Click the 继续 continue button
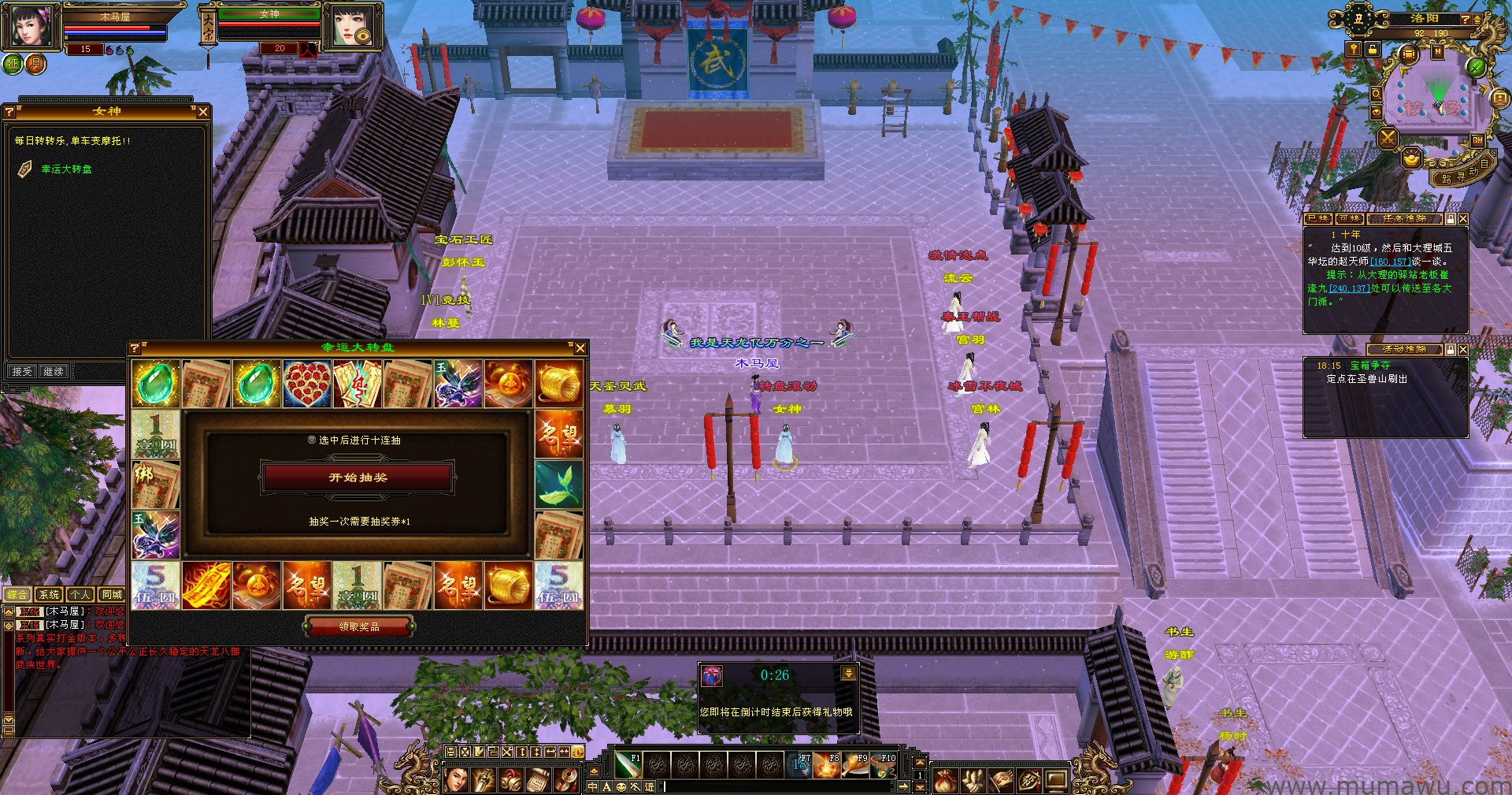The width and height of the screenshot is (1512, 795). [x=54, y=372]
